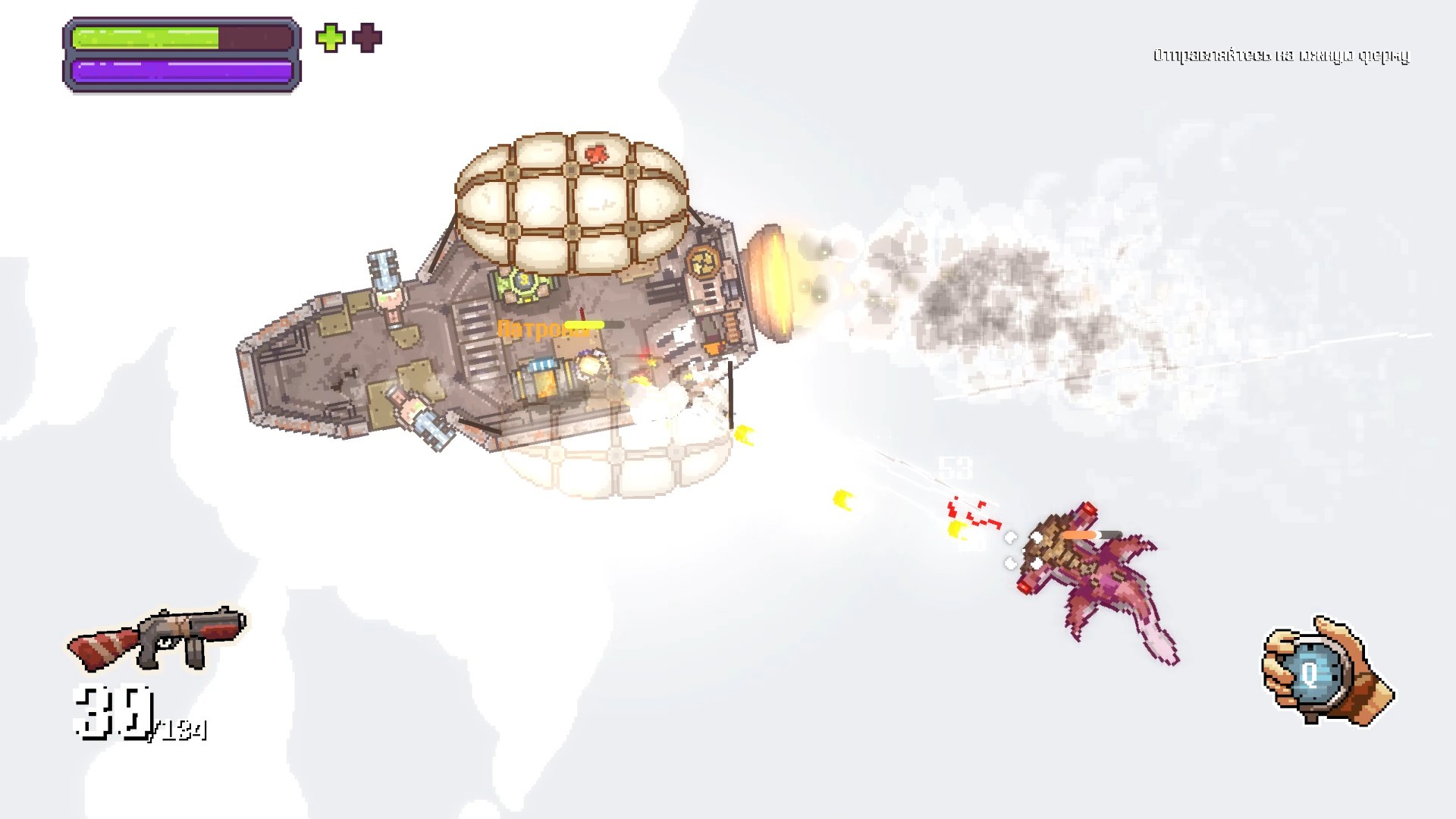Click the objective text 'Отправляйтесь на ферму'
Image resolution: width=1456 pixels, height=819 pixels.
coord(1282,55)
